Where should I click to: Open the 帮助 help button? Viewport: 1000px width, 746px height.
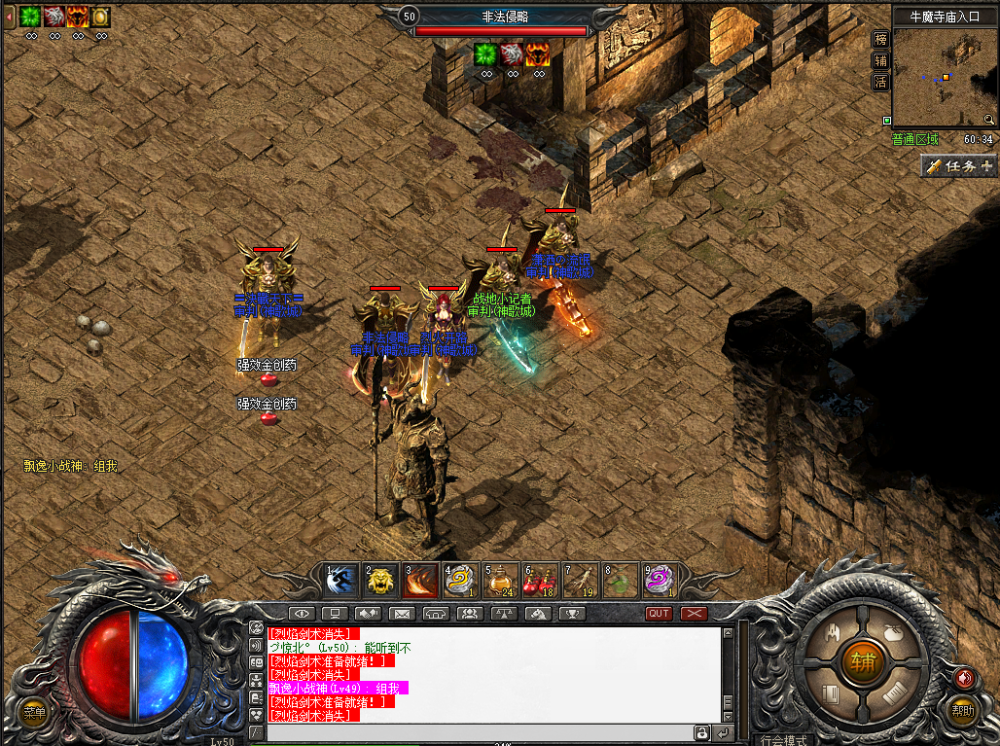(x=962, y=712)
